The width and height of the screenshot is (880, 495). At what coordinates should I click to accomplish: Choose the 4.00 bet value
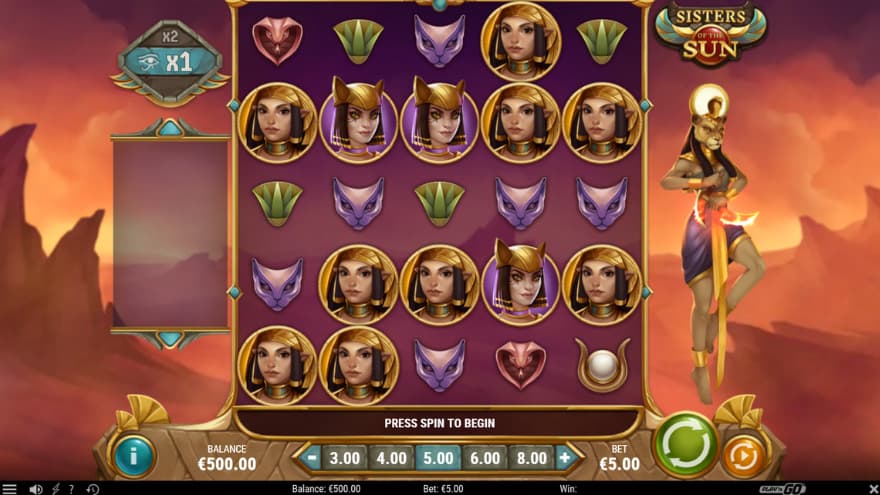point(391,458)
